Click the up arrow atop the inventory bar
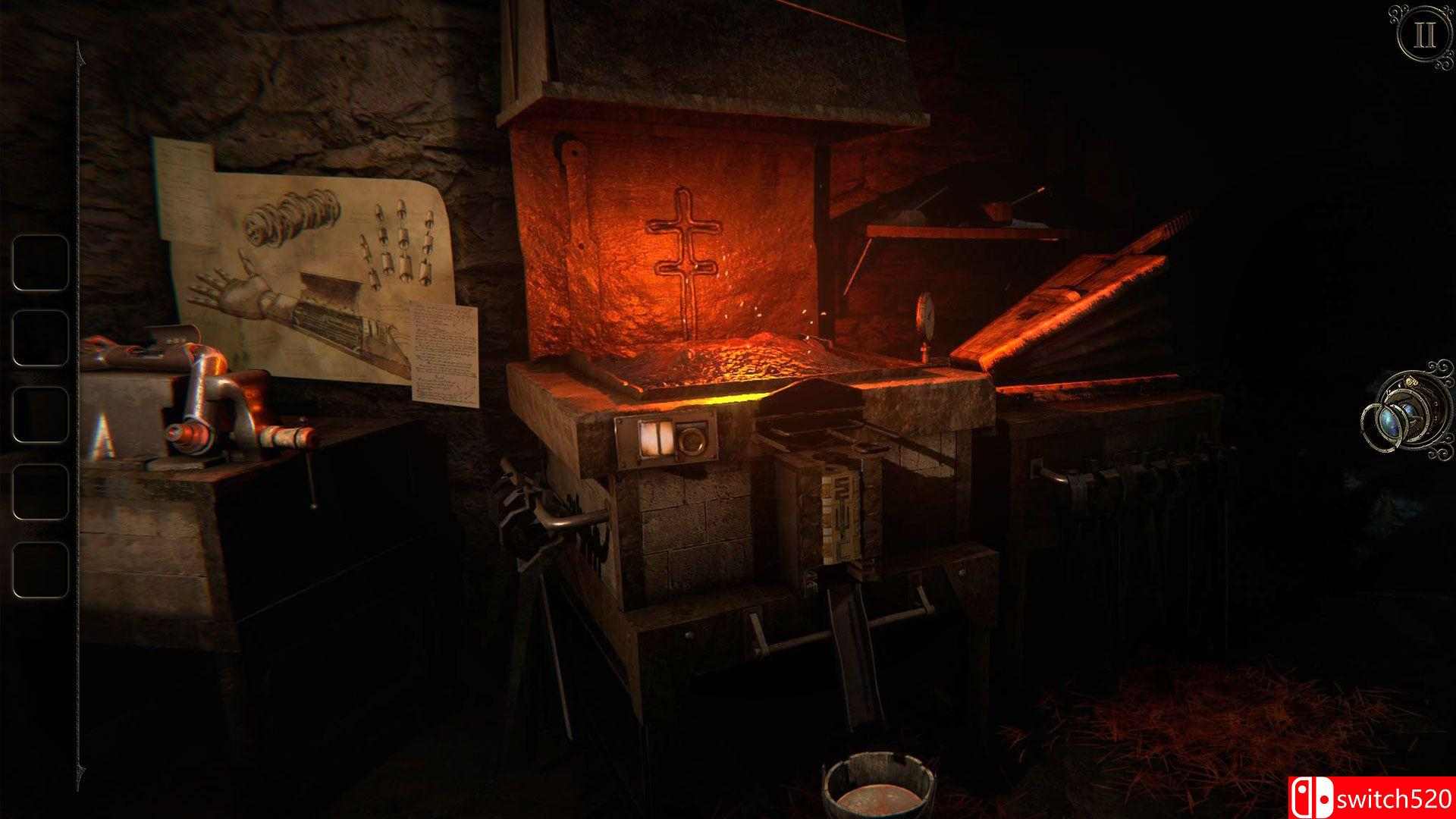The height and width of the screenshot is (819, 1456). 80,52
